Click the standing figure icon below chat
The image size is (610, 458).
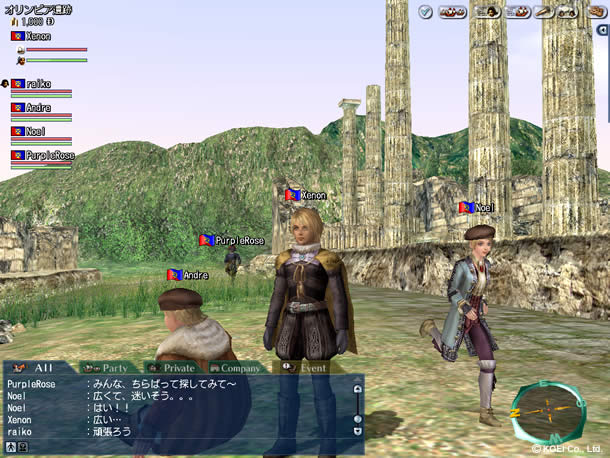click(10, 447)
